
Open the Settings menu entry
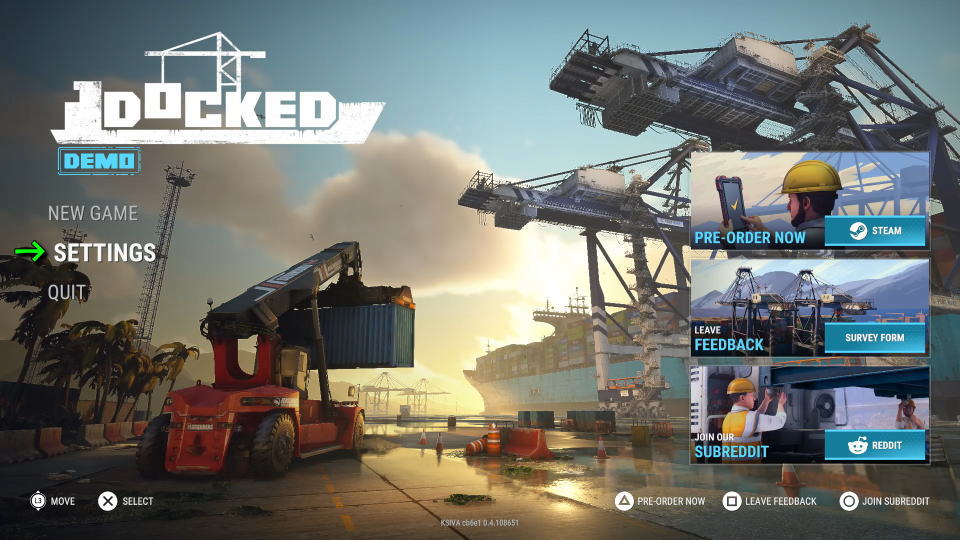coord(105,253)
